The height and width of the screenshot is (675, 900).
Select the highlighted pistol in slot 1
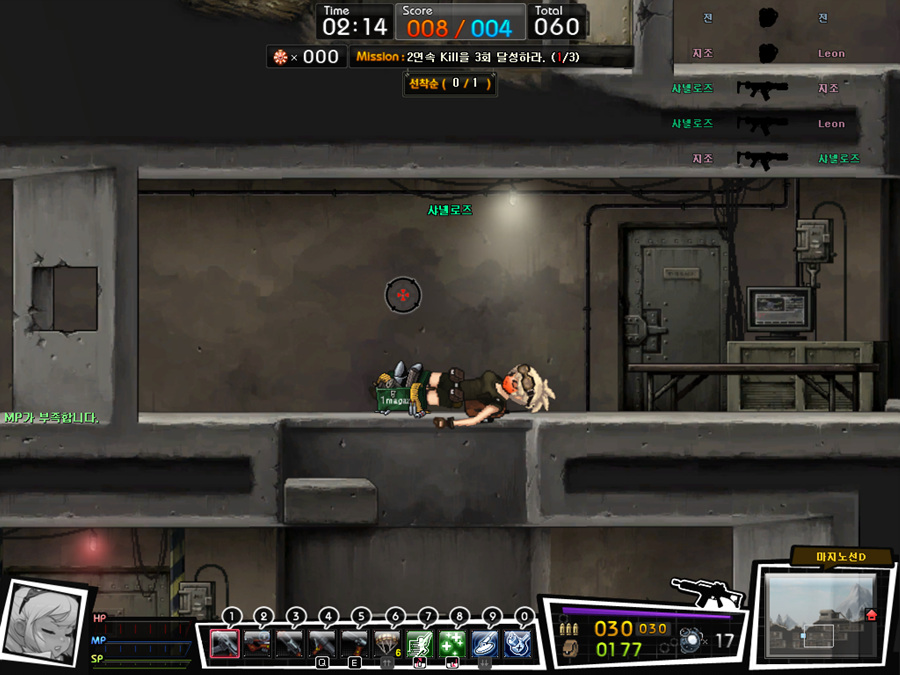click(225, 643)
